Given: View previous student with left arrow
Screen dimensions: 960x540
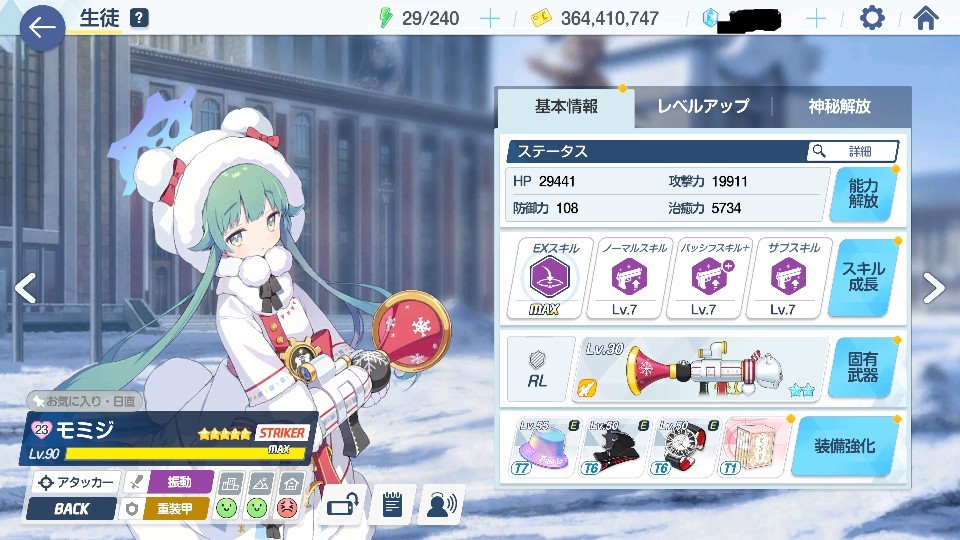Looking at the screenshot, I should pyautogui.click(x=25, y=288).
